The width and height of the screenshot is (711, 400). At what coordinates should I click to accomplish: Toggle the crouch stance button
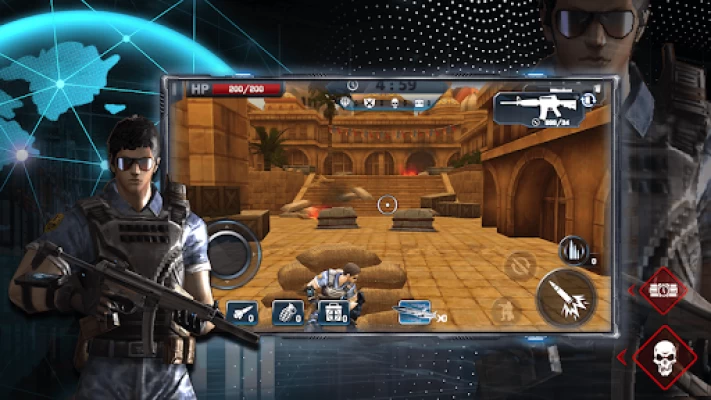pyautogui.click(x=506, y=311)
